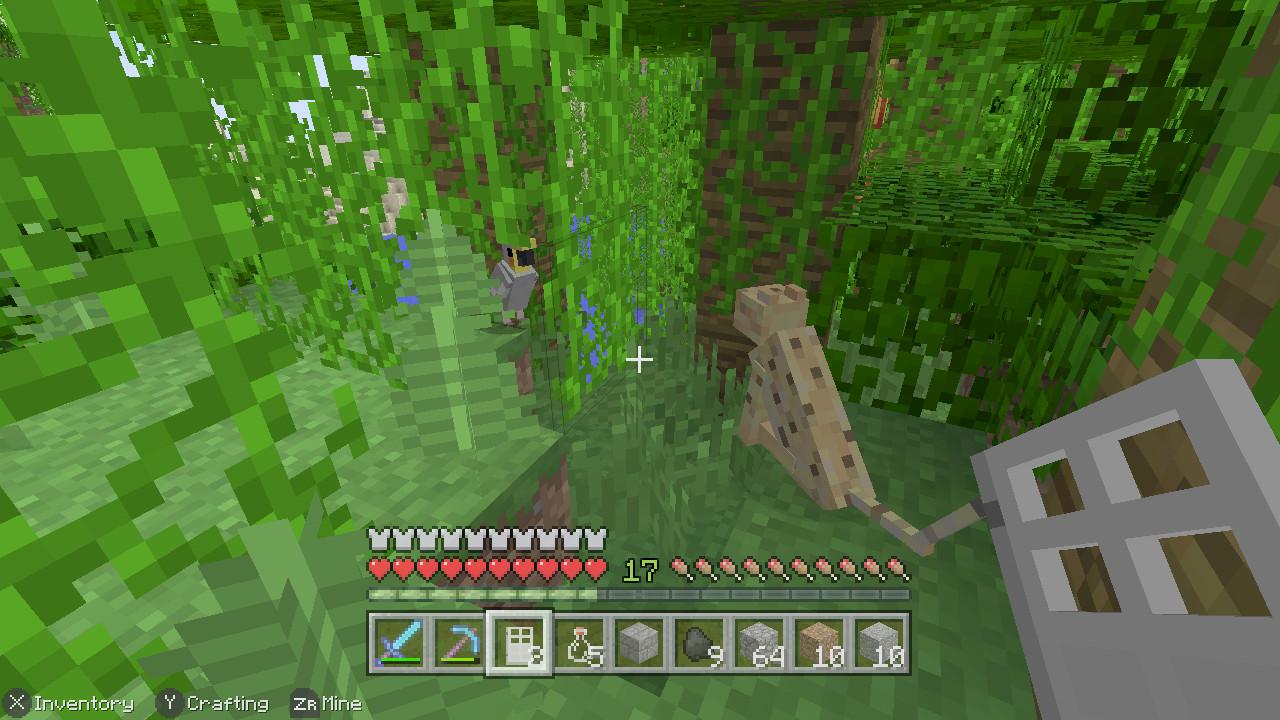Click the Y button icon for Crafting
The height and width of the screenshot is (720, 1280).
click(170, 703)
